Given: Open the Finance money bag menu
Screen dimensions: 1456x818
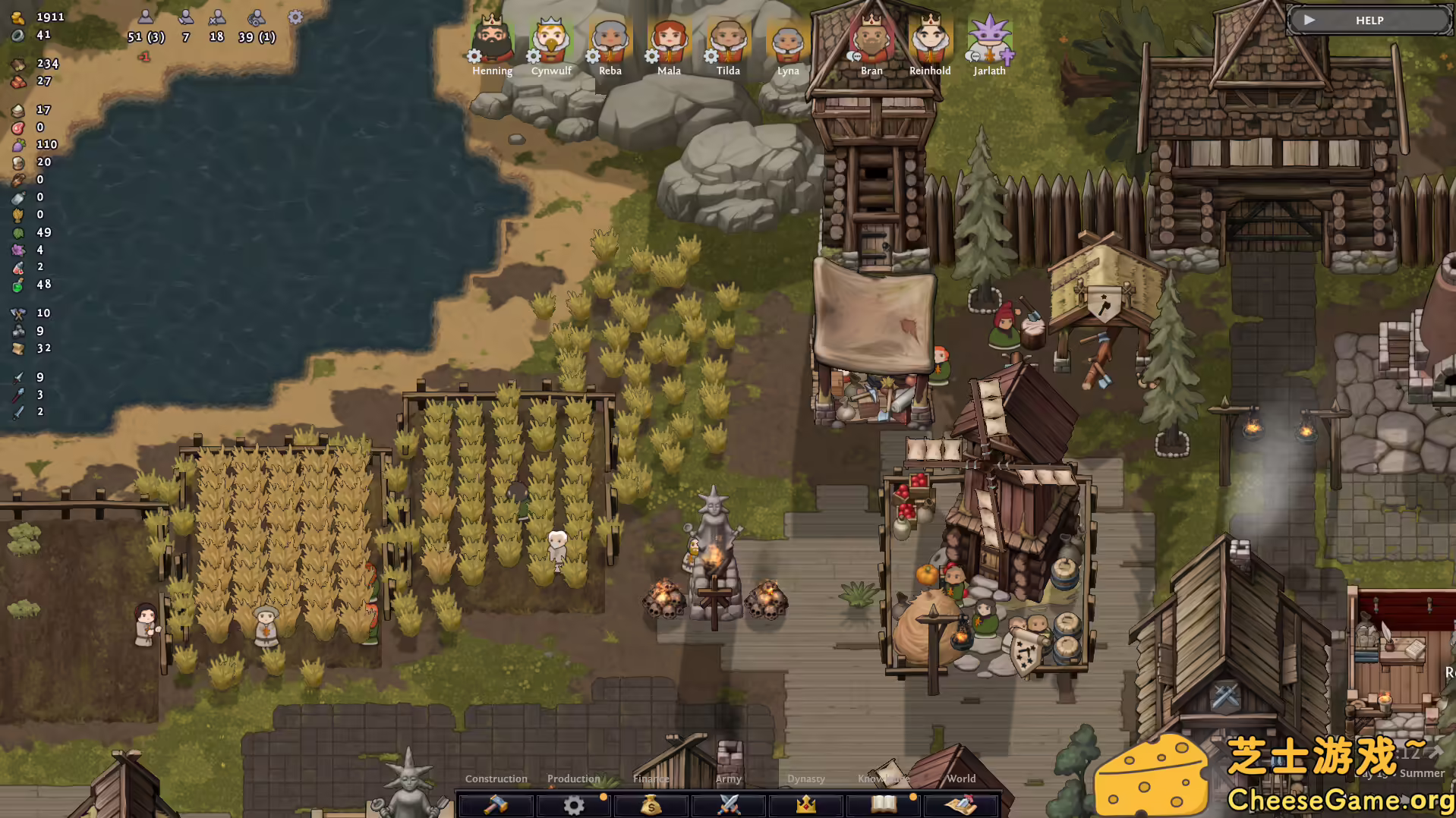Looking at the screenshot, I should point(651,804).
